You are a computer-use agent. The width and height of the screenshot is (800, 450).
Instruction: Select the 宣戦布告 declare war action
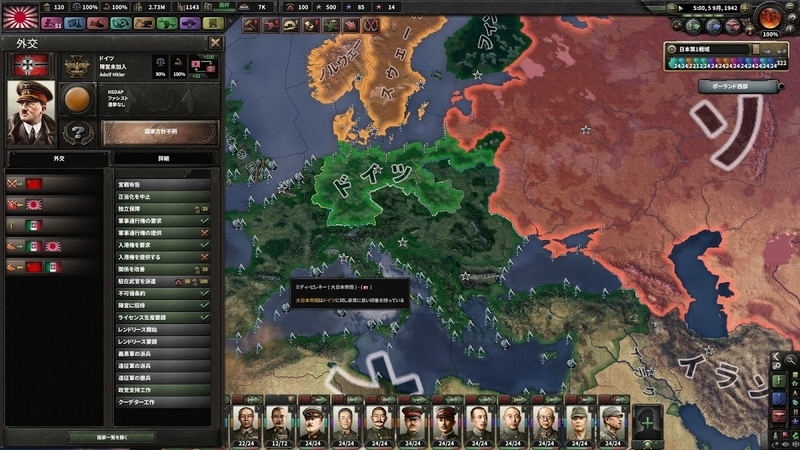click(162, 184)
